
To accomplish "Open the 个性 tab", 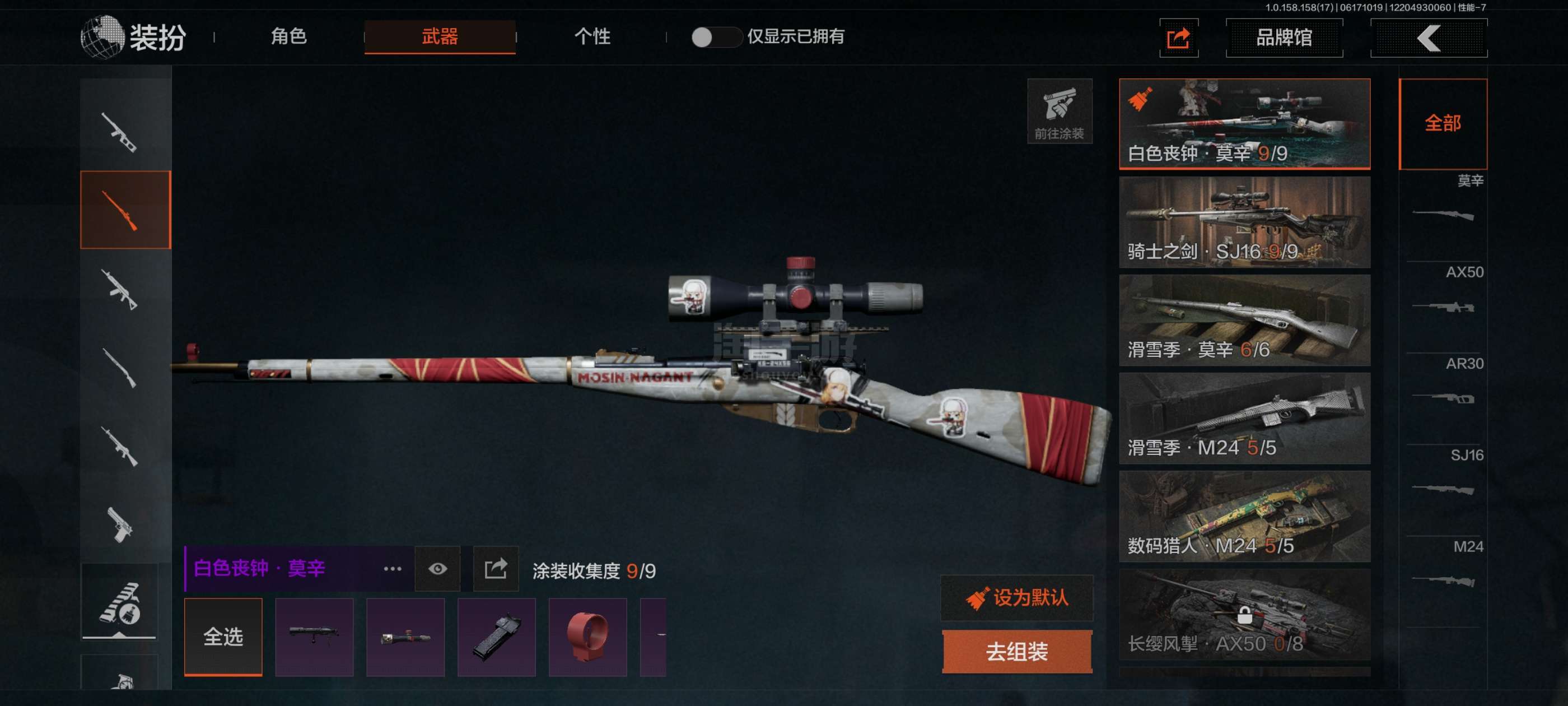I will [x=592, y=36].
